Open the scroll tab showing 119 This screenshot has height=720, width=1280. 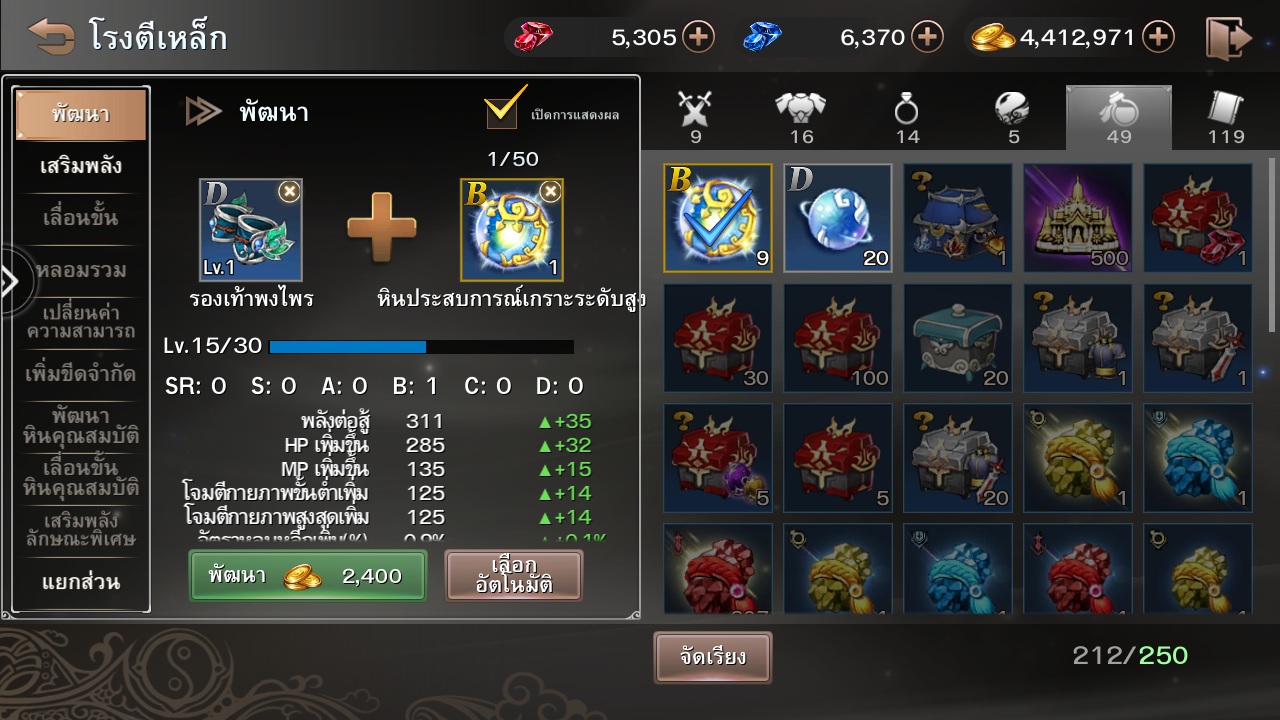pos(1225,116)
